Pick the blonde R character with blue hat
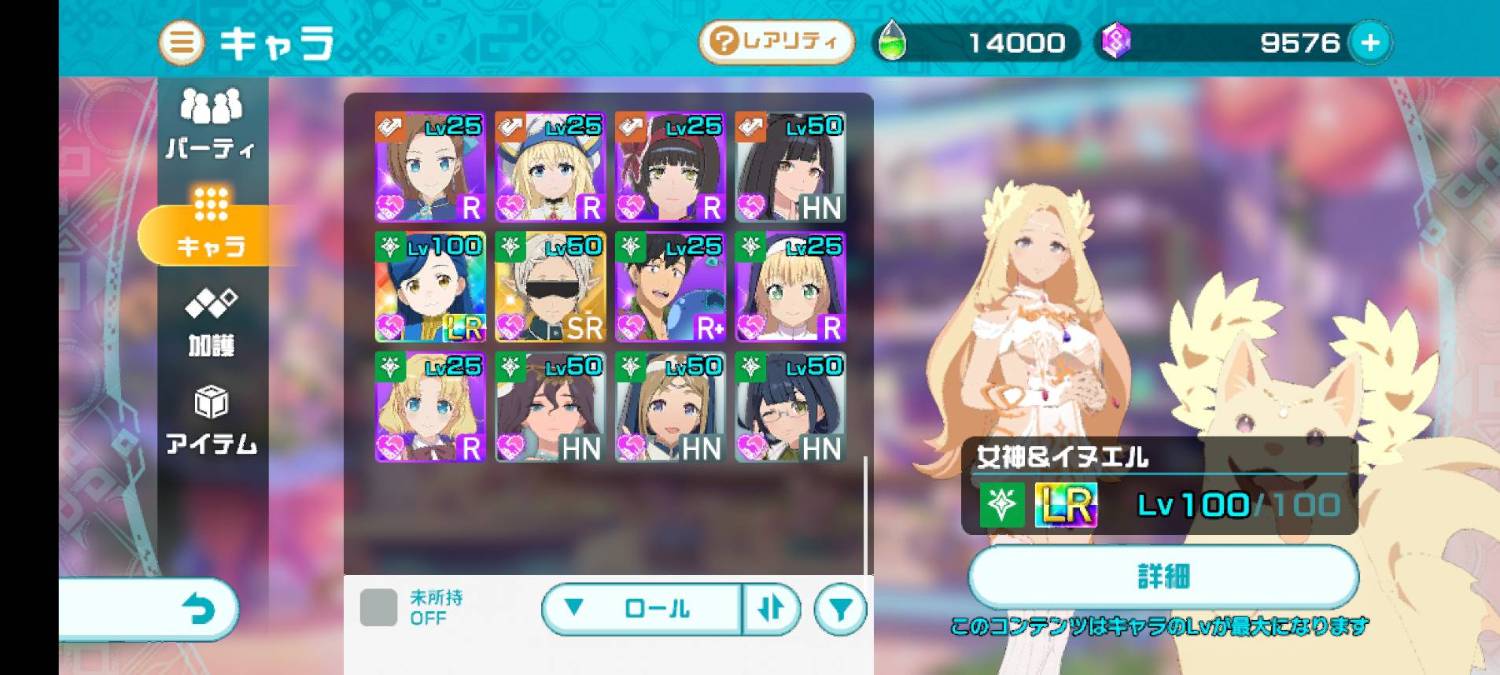 point(550,167)
